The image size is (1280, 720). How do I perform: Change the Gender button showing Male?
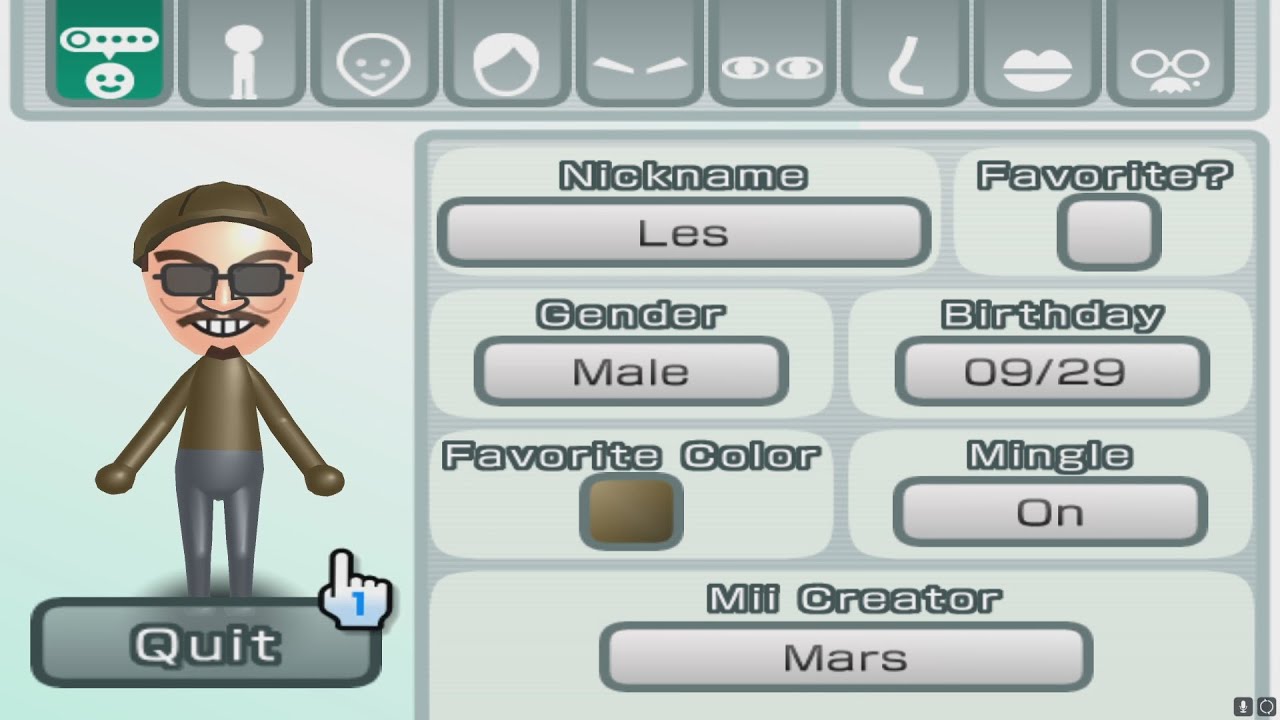point(631,372)
